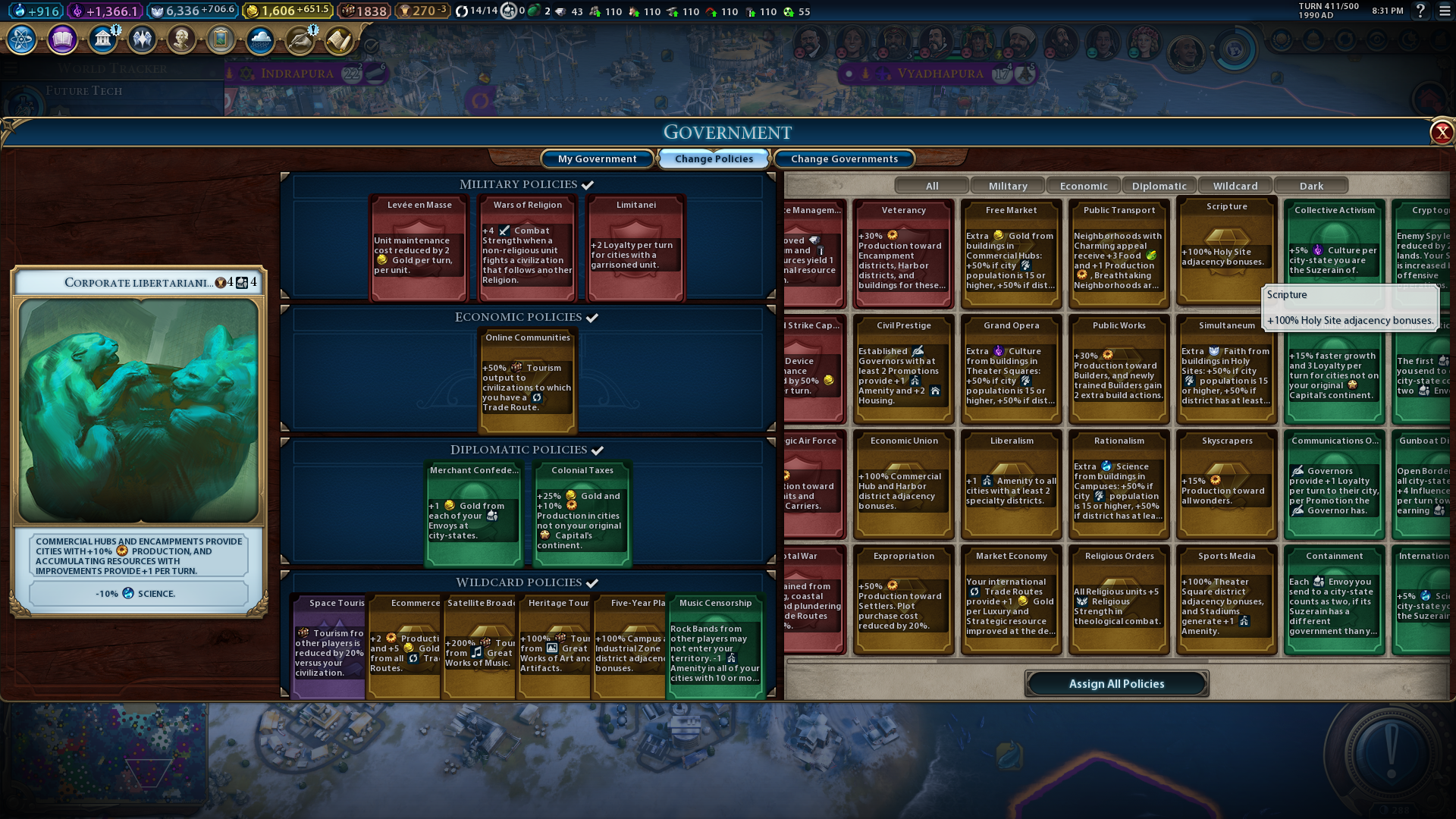Switch to the My Government tab

(597, 158)
